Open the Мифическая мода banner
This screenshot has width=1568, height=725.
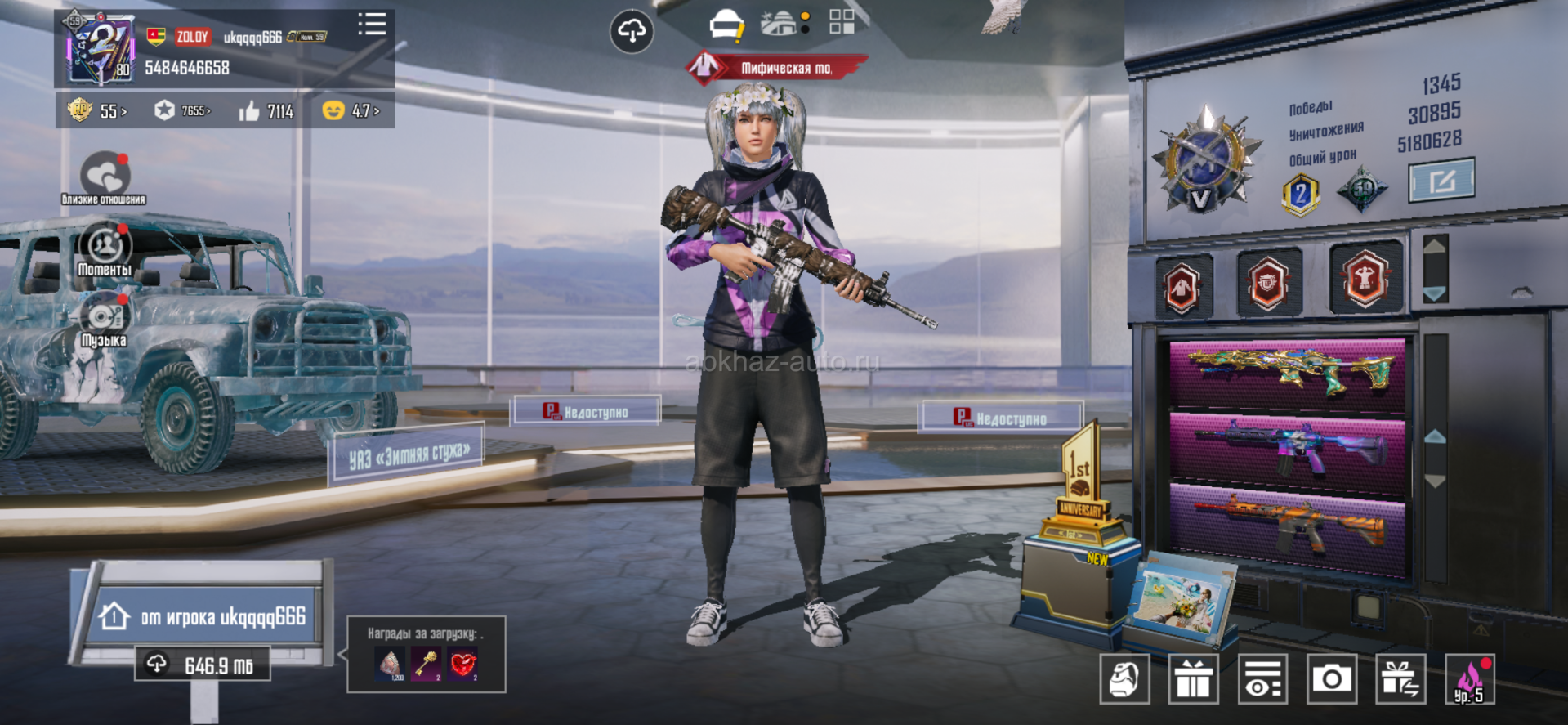[x=775, y=68]
